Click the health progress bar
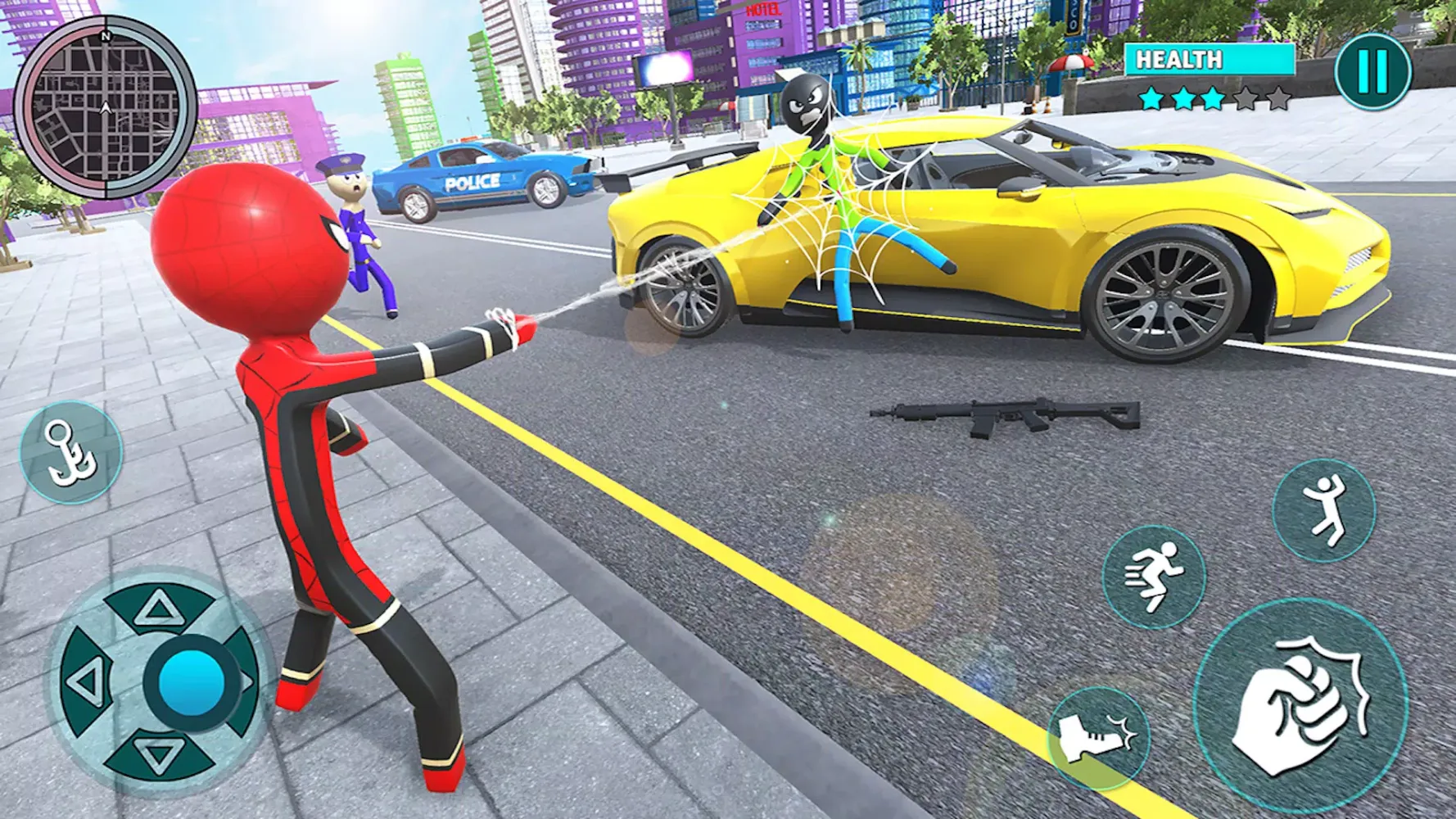The height and width of the screenshot is (819, 1456). 1212,59
